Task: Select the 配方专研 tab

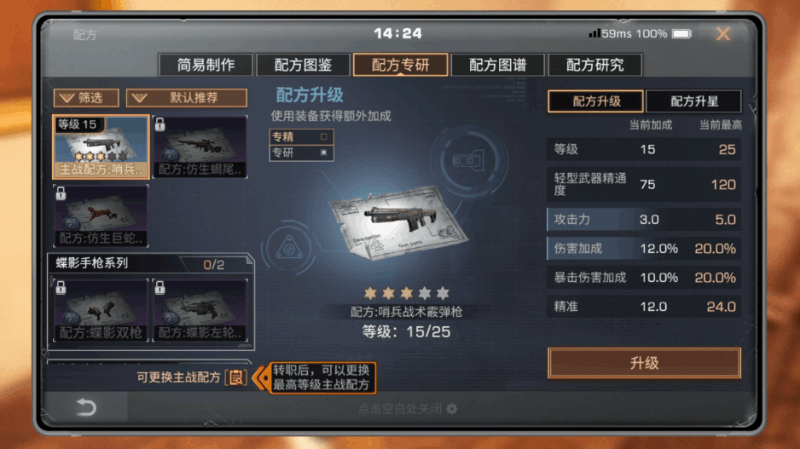Action: [400, 66]
